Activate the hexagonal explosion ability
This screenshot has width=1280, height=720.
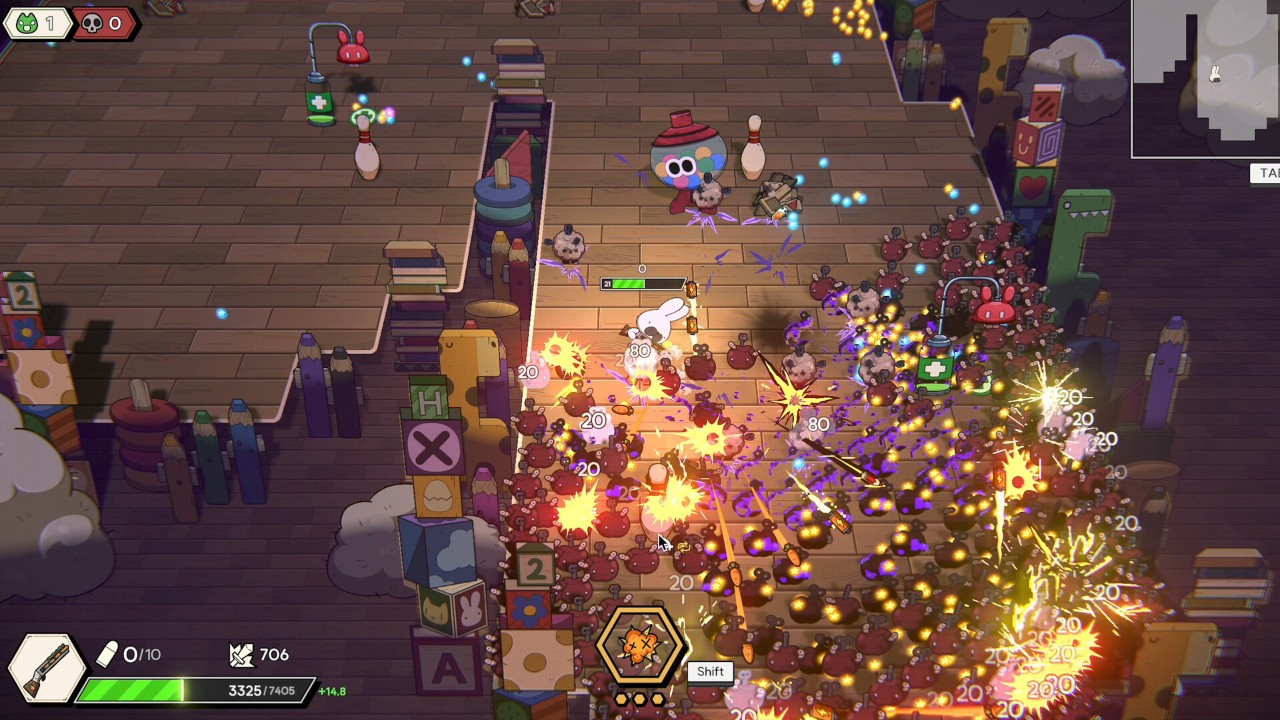[640, 645]
